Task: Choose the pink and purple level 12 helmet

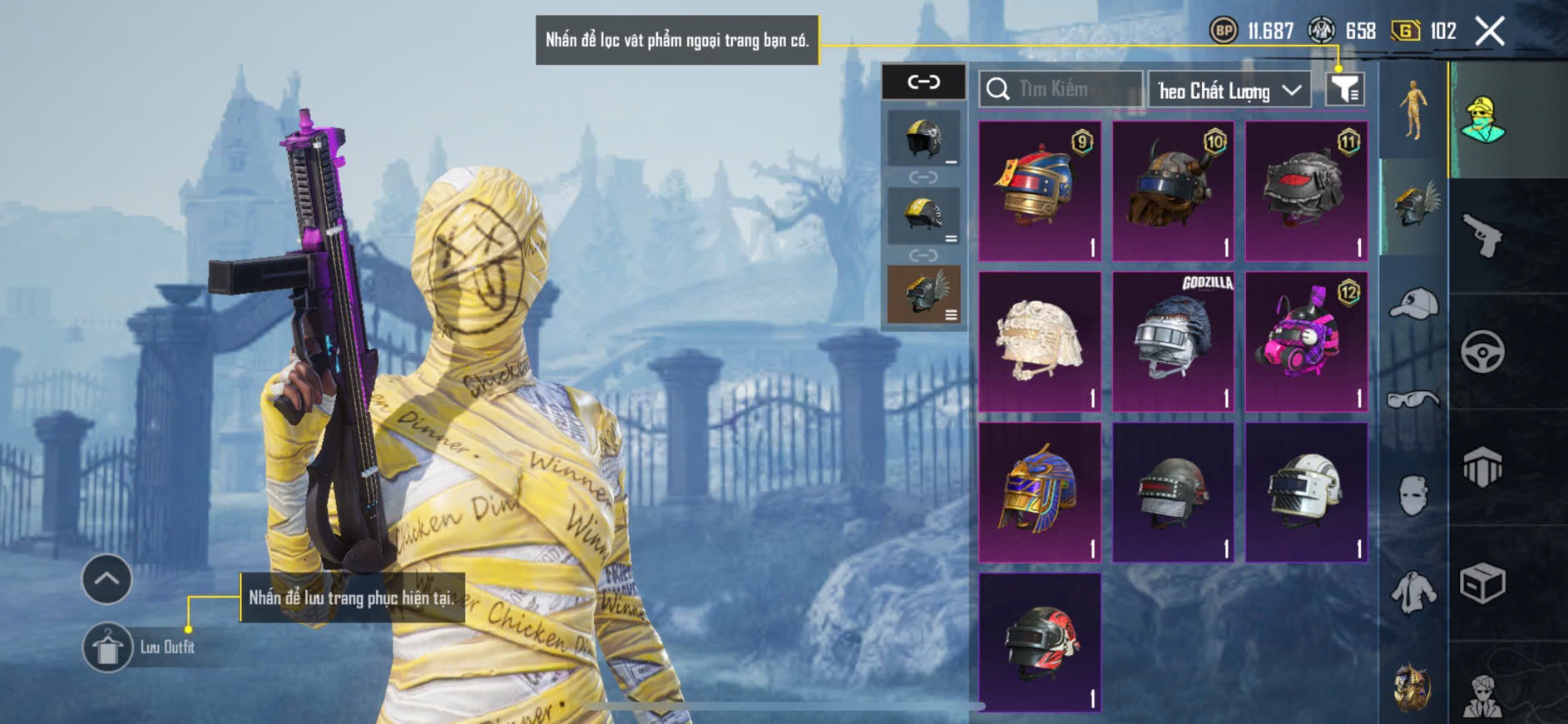Action: pos(1306,341)
